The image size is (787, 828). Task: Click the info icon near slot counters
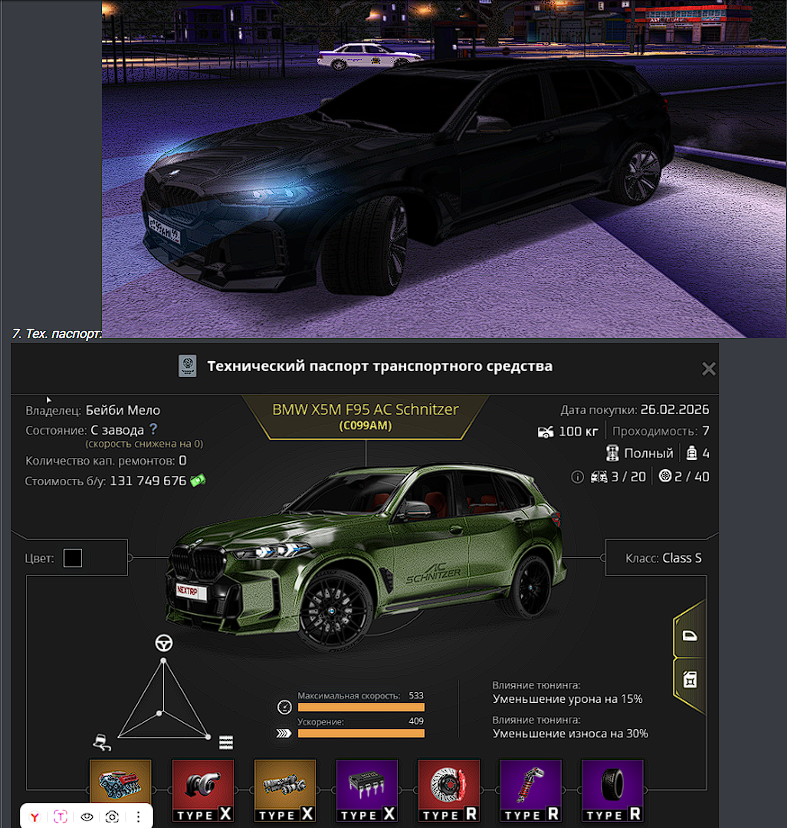(577, 477)
